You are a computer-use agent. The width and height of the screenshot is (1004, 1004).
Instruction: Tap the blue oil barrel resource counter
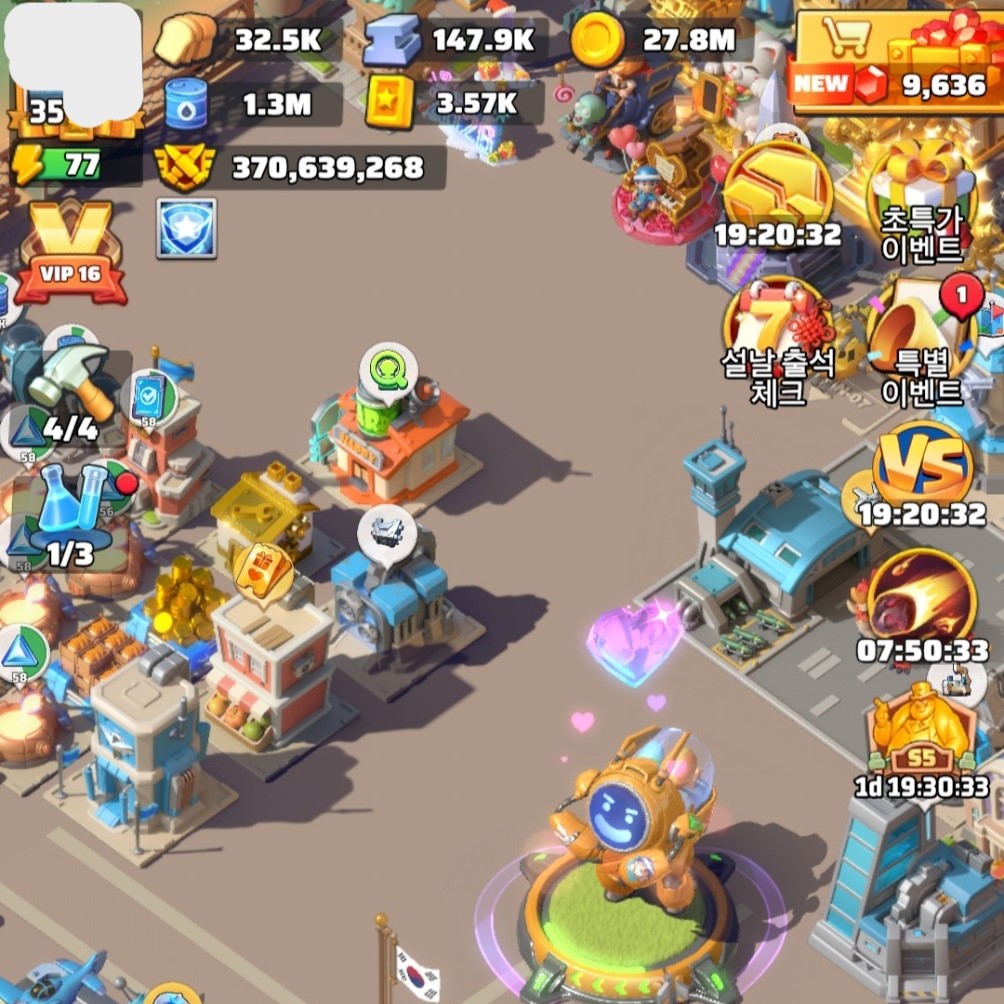point(248,104)
